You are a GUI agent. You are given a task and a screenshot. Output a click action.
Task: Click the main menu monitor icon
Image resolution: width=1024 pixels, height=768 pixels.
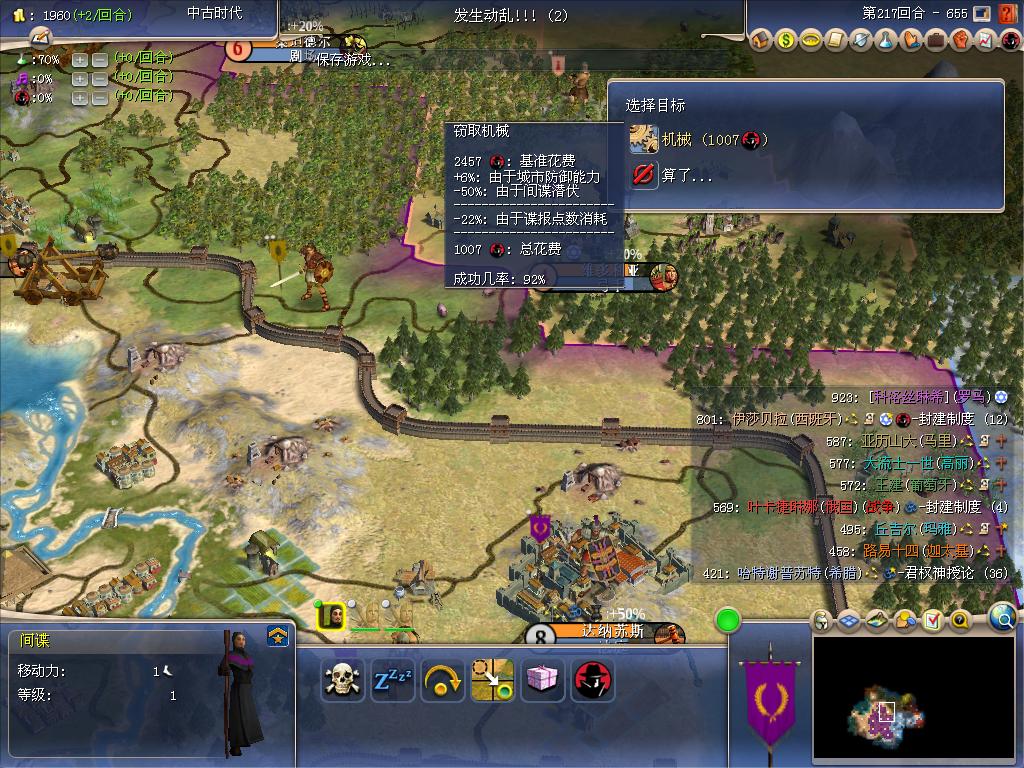coord(981,14)
